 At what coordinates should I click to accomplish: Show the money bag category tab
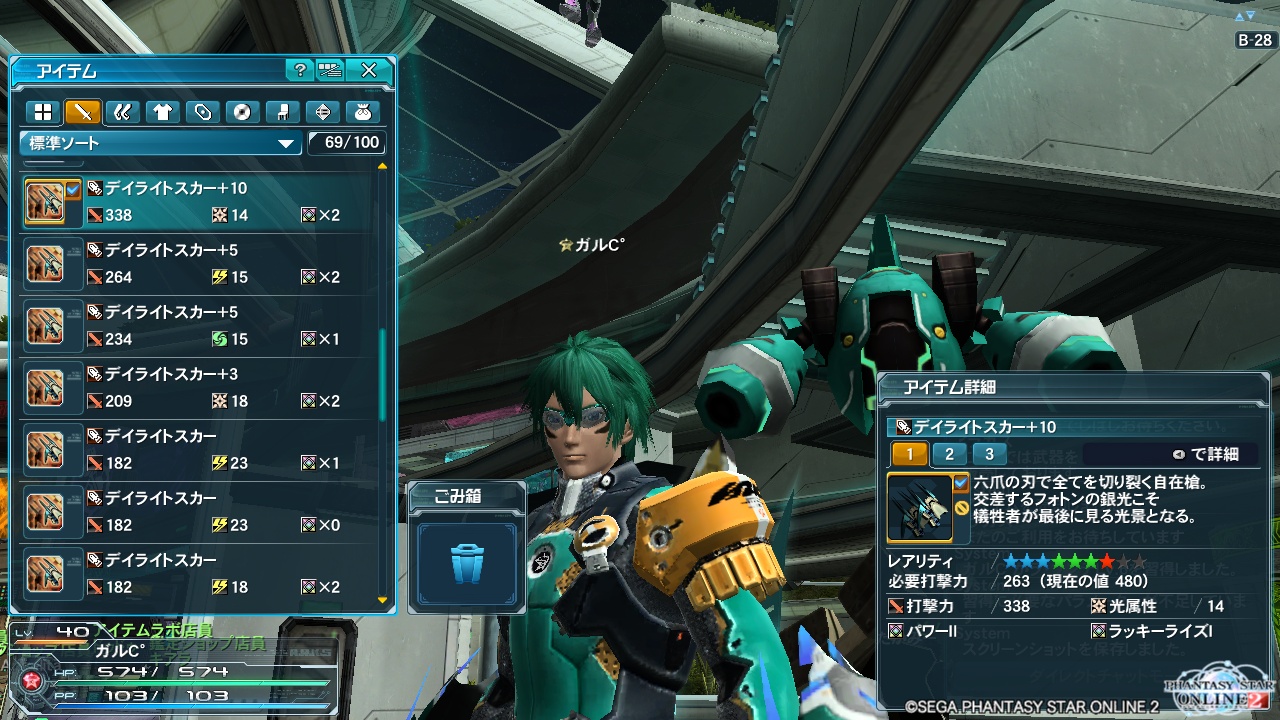360,112
